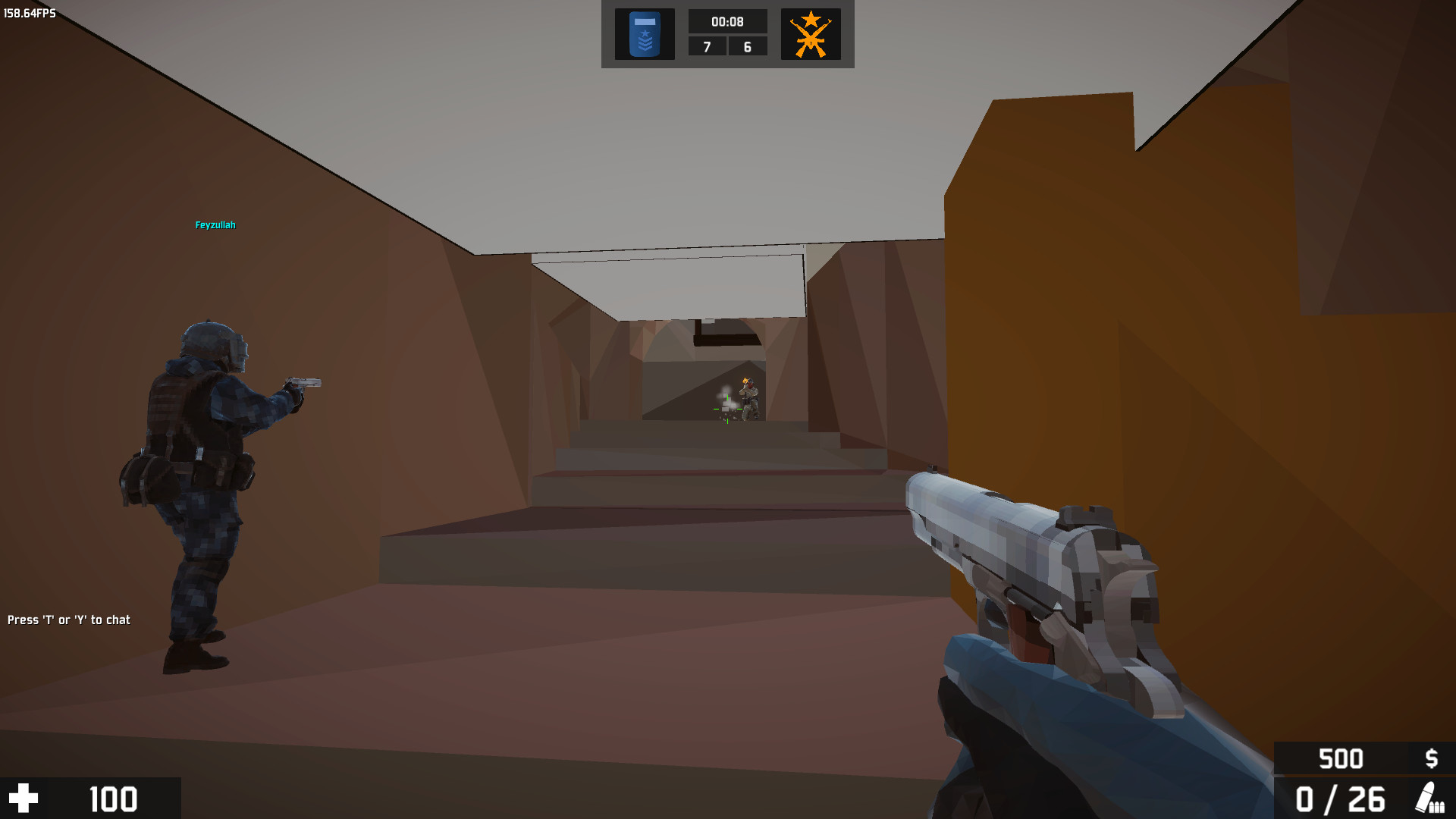Expand the scoreboard panel at top center
Image resolution: width=1456 pixels, height=819 pixels.
[x=727, y=34]
